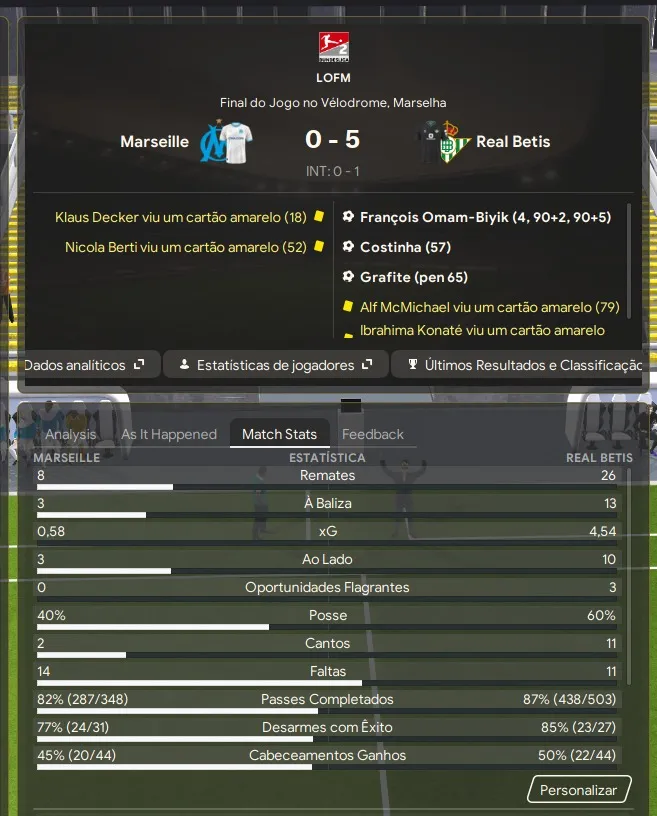Open Estatísticas de jogadores

[x=275, y=365]
